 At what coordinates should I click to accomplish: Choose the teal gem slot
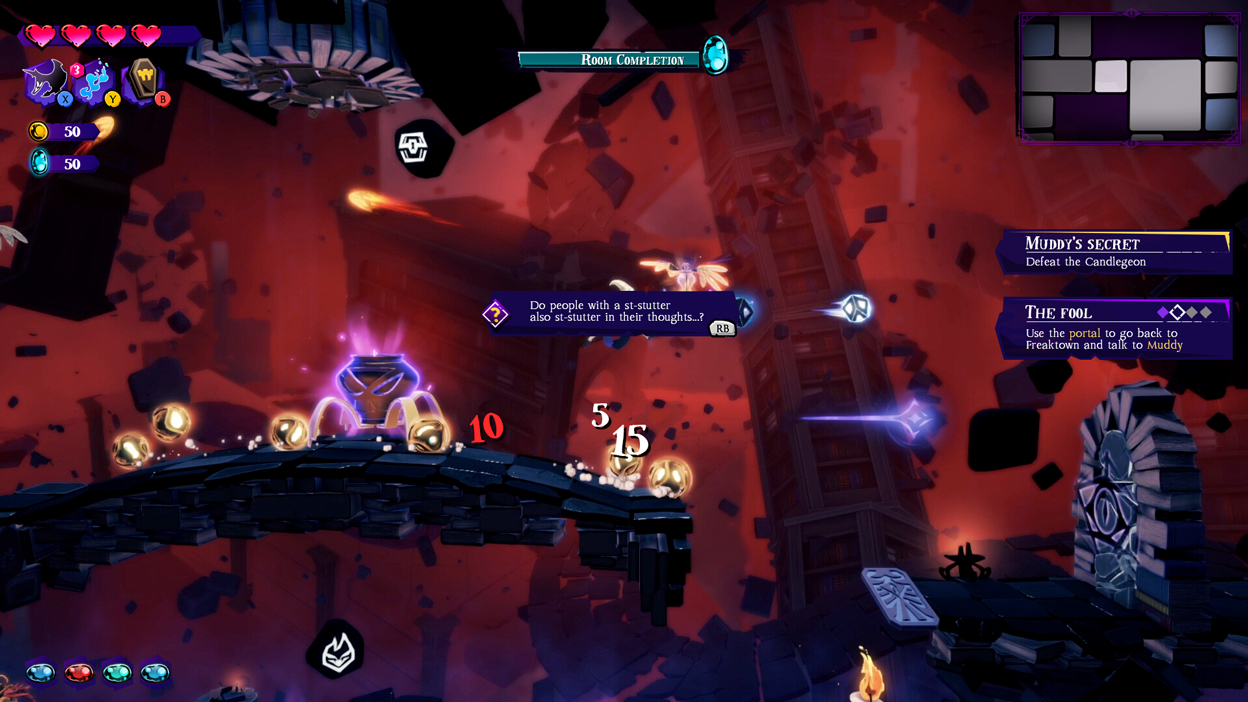click(117, 673)
